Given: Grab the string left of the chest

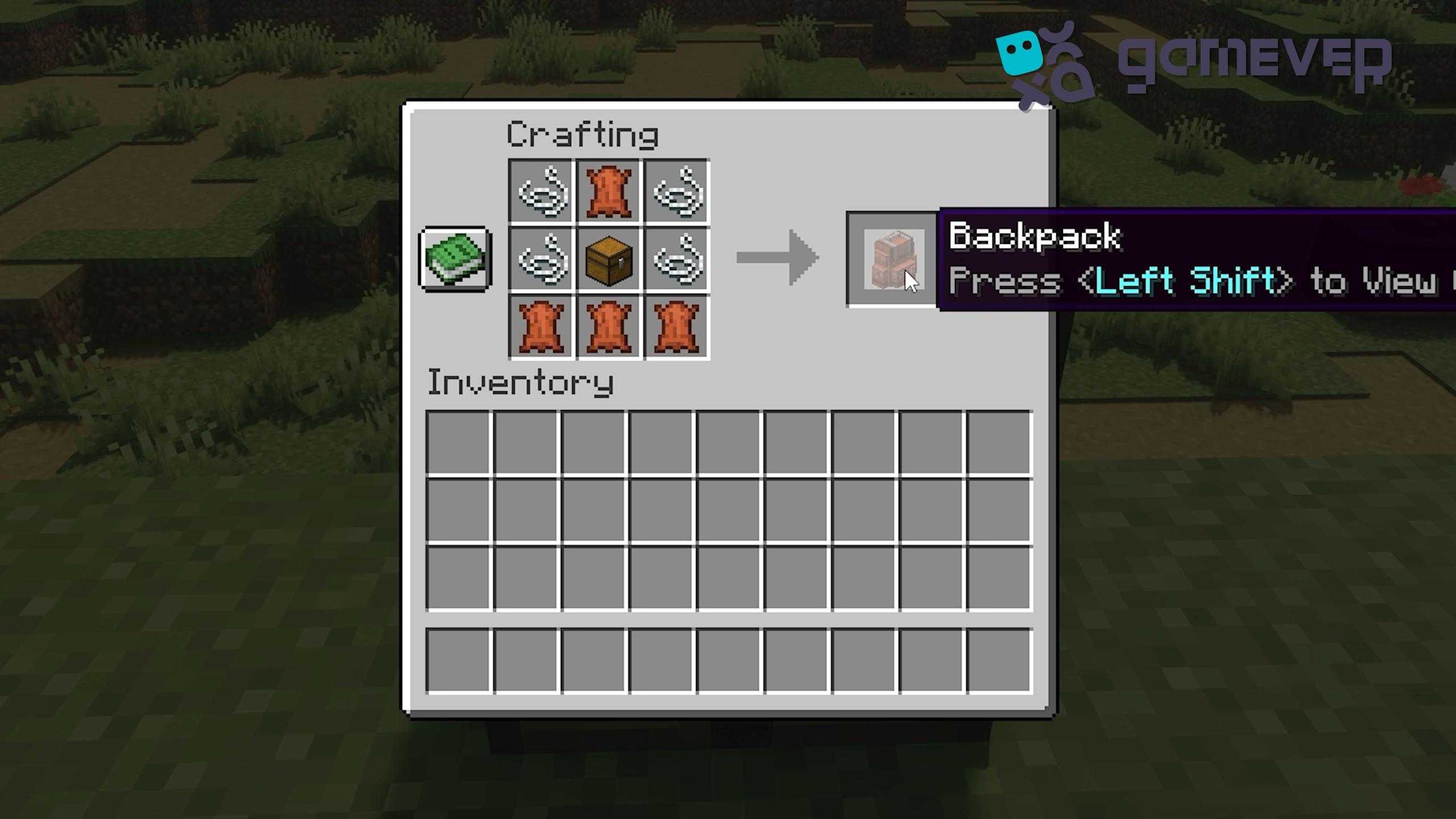Looking at the screenshot, I should pos(541,259).
